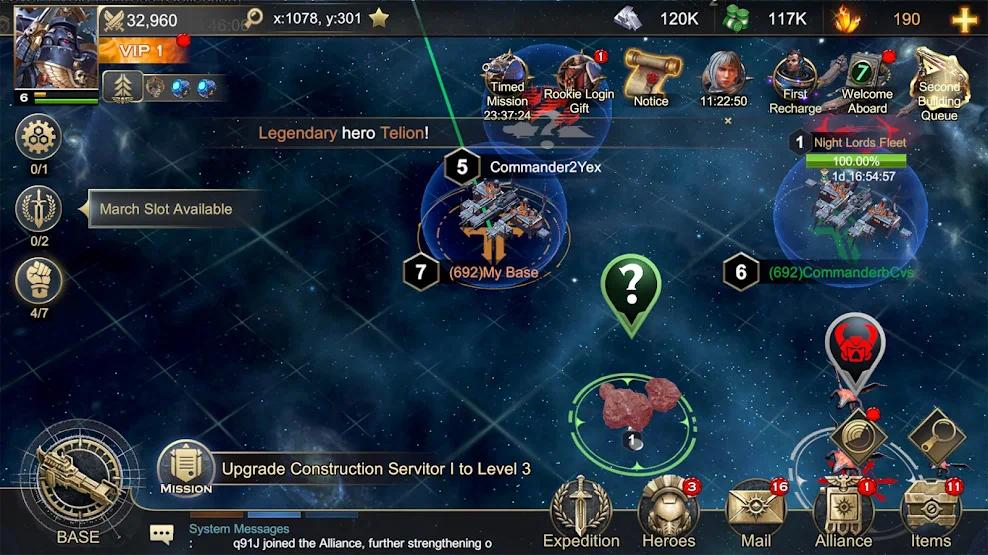Select the March Slot Available sword icon
This screenshot has height=555, width=988.
click(40, 209)
